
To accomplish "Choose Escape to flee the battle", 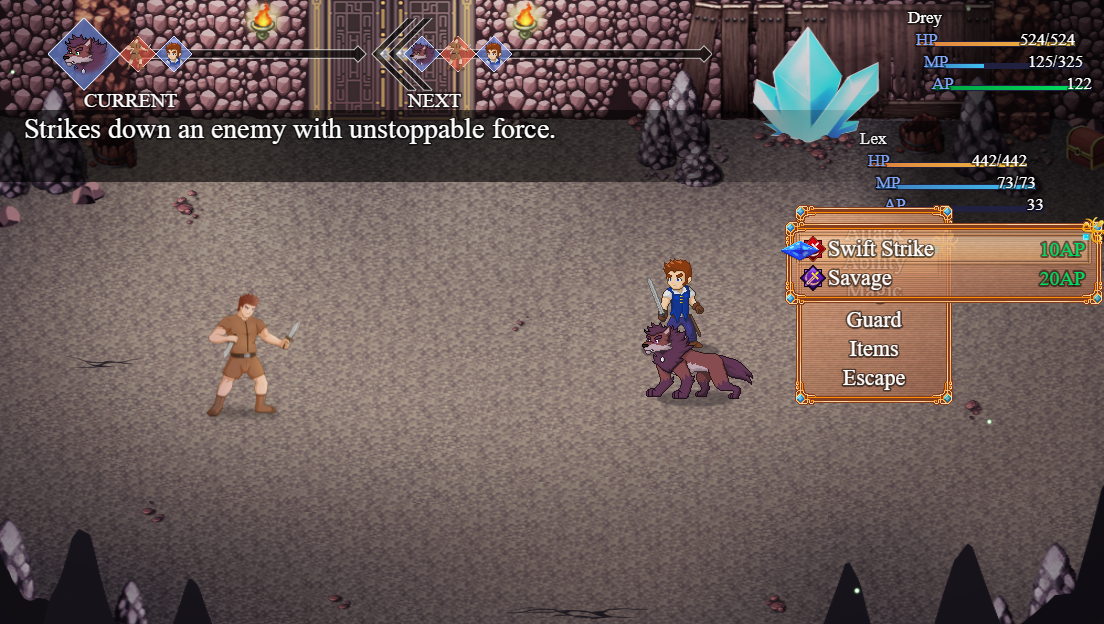I will point(873,378).
